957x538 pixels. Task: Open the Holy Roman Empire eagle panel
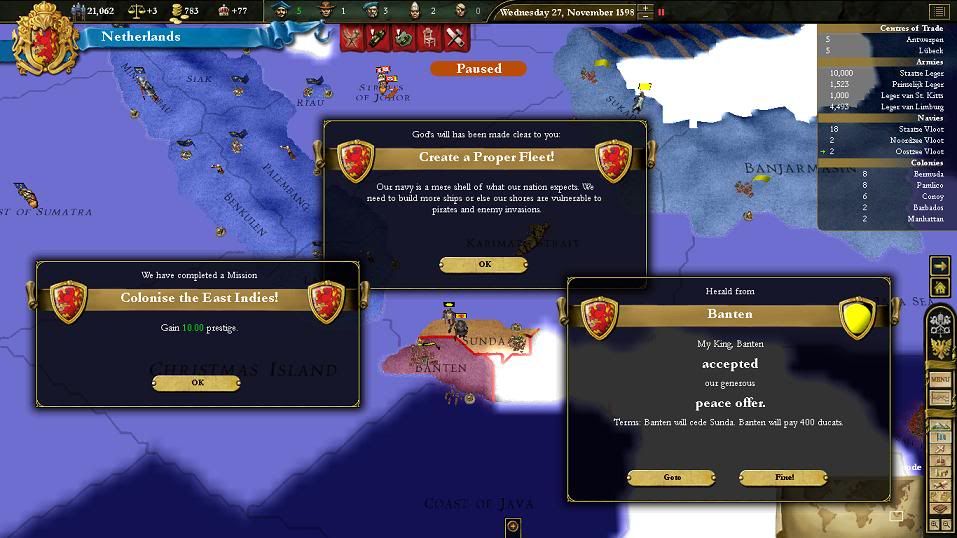coord(940,349)
